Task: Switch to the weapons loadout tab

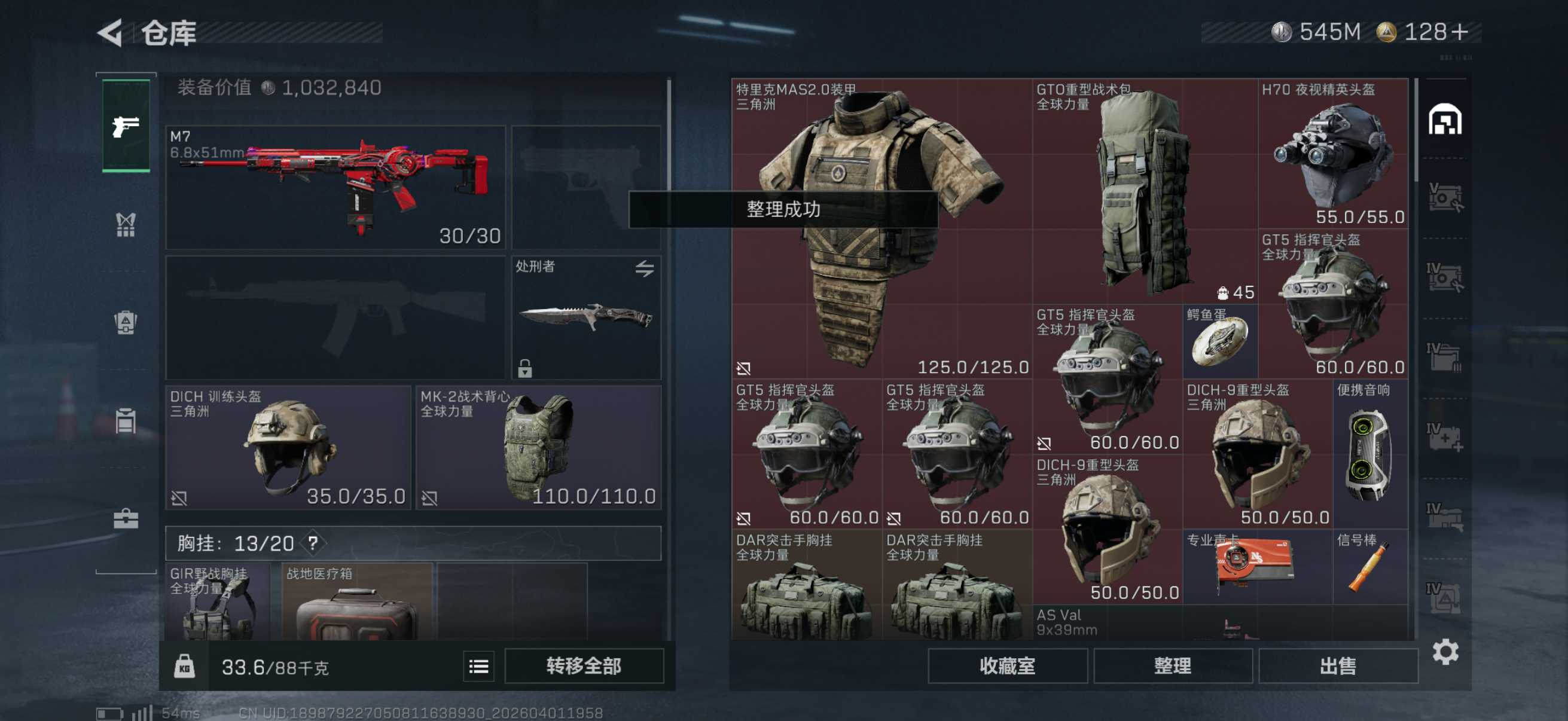Action: [126, 126]
